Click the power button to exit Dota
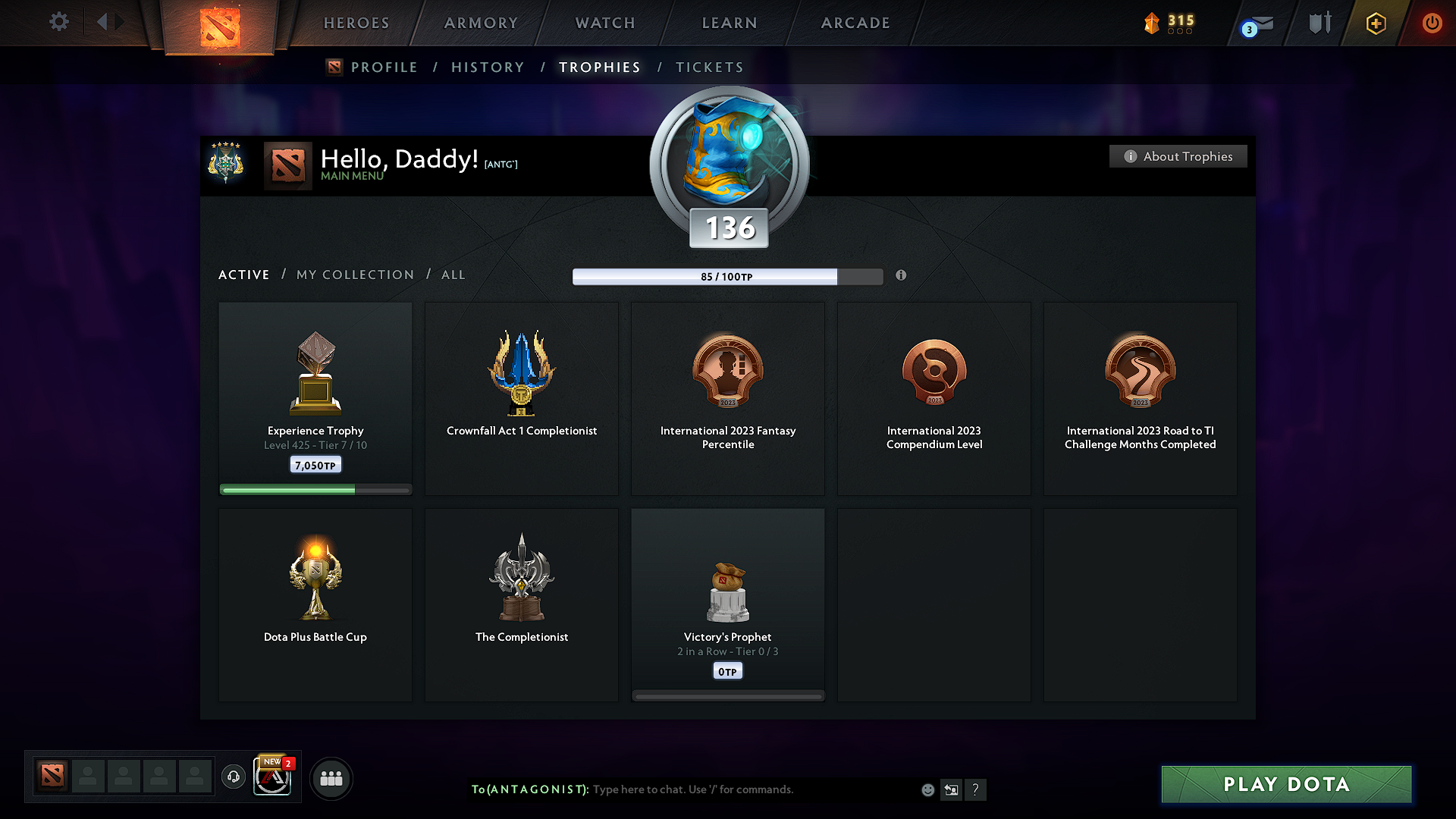This screenshot has height=819, width=1456. (x=1432, y=23)
